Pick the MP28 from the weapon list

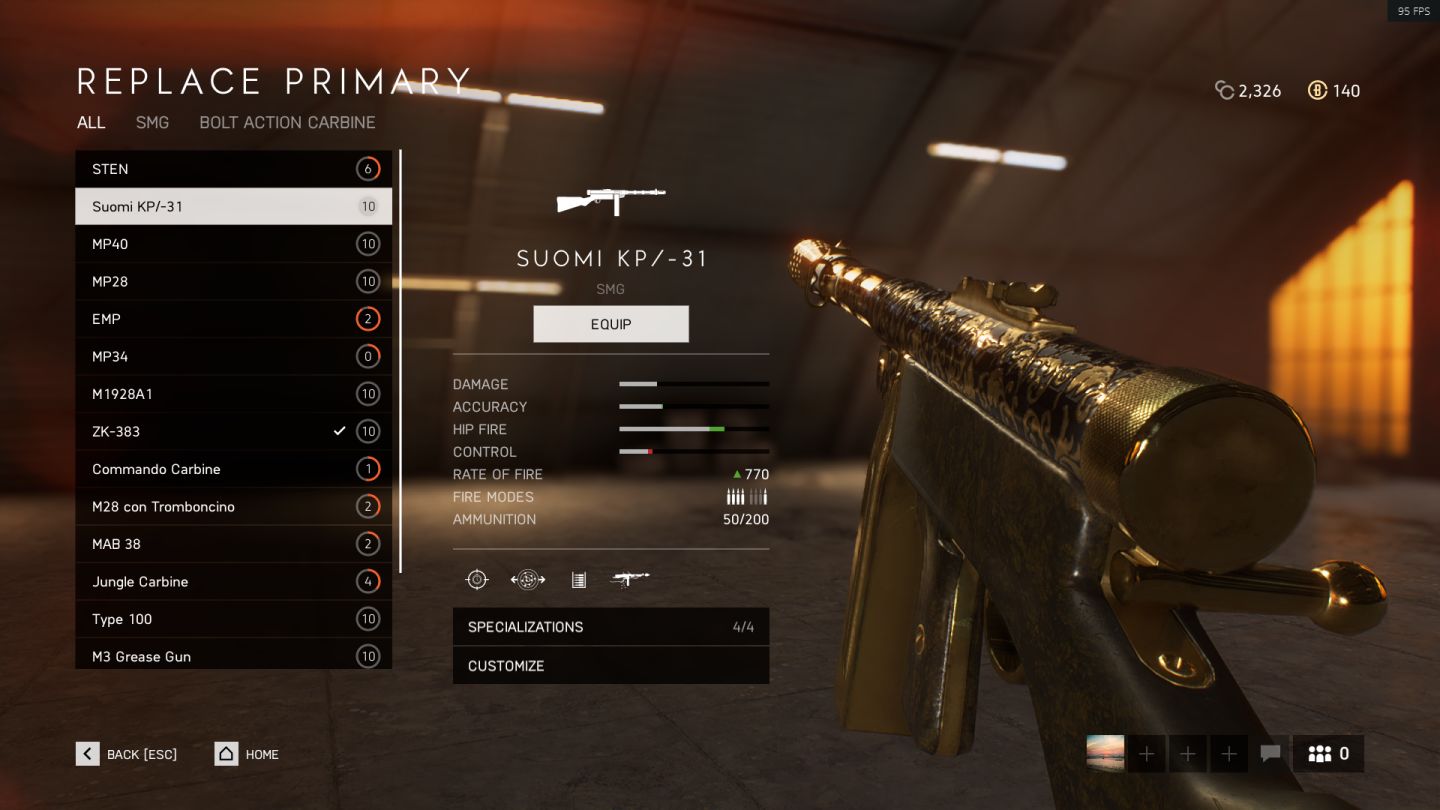coord(233,281)
